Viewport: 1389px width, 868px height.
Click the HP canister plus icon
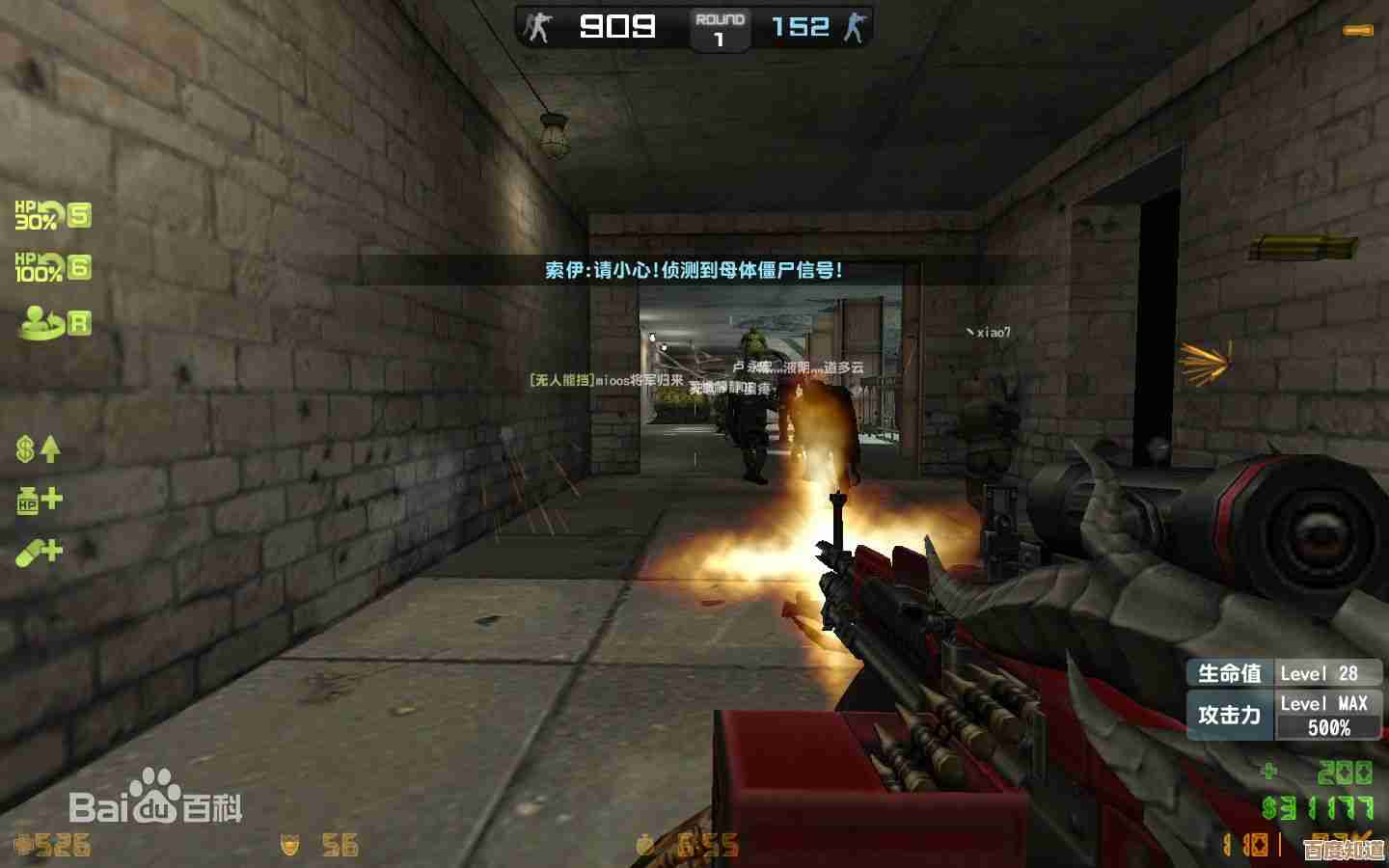click(39, 500)
